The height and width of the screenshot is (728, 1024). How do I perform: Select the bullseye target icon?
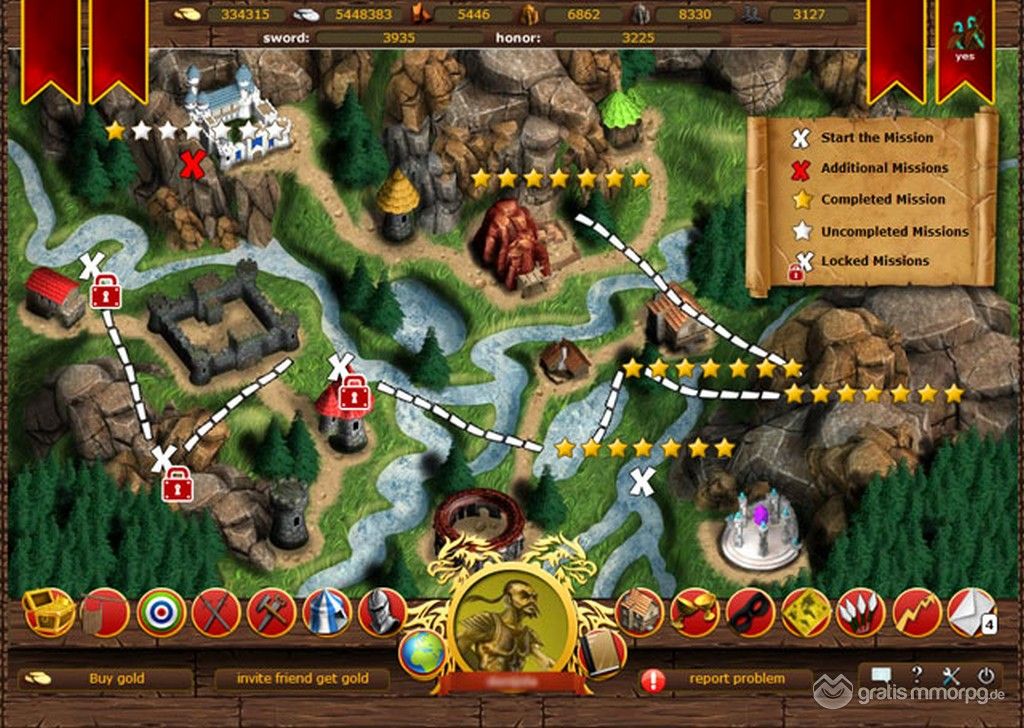coord(160,612)
